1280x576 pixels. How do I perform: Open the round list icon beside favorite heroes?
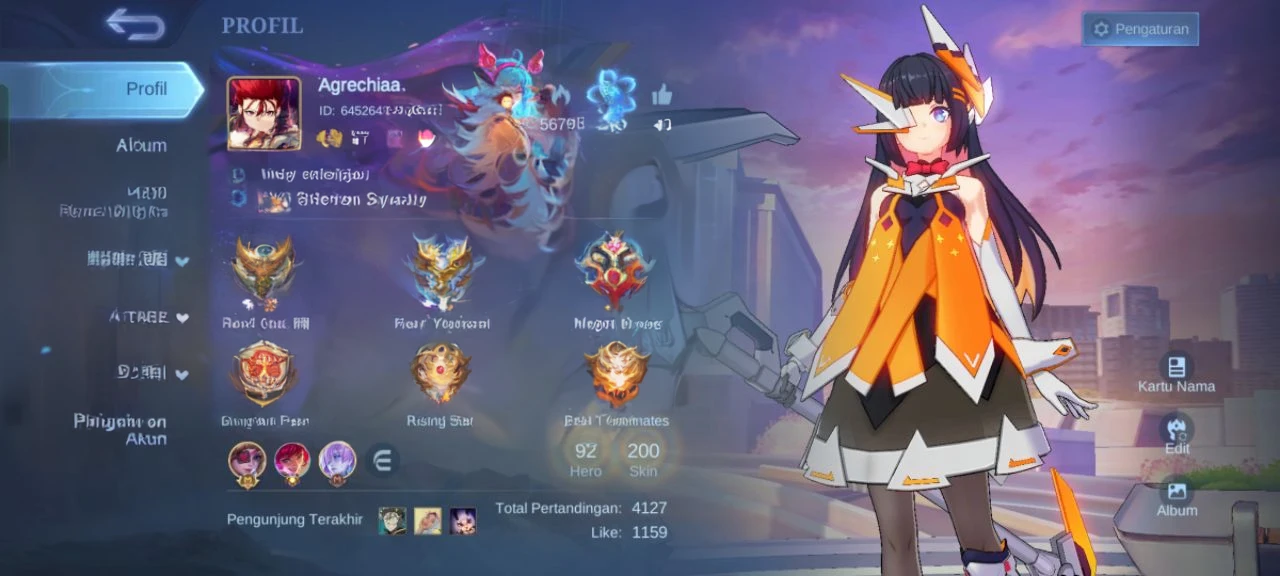(382, 460)
